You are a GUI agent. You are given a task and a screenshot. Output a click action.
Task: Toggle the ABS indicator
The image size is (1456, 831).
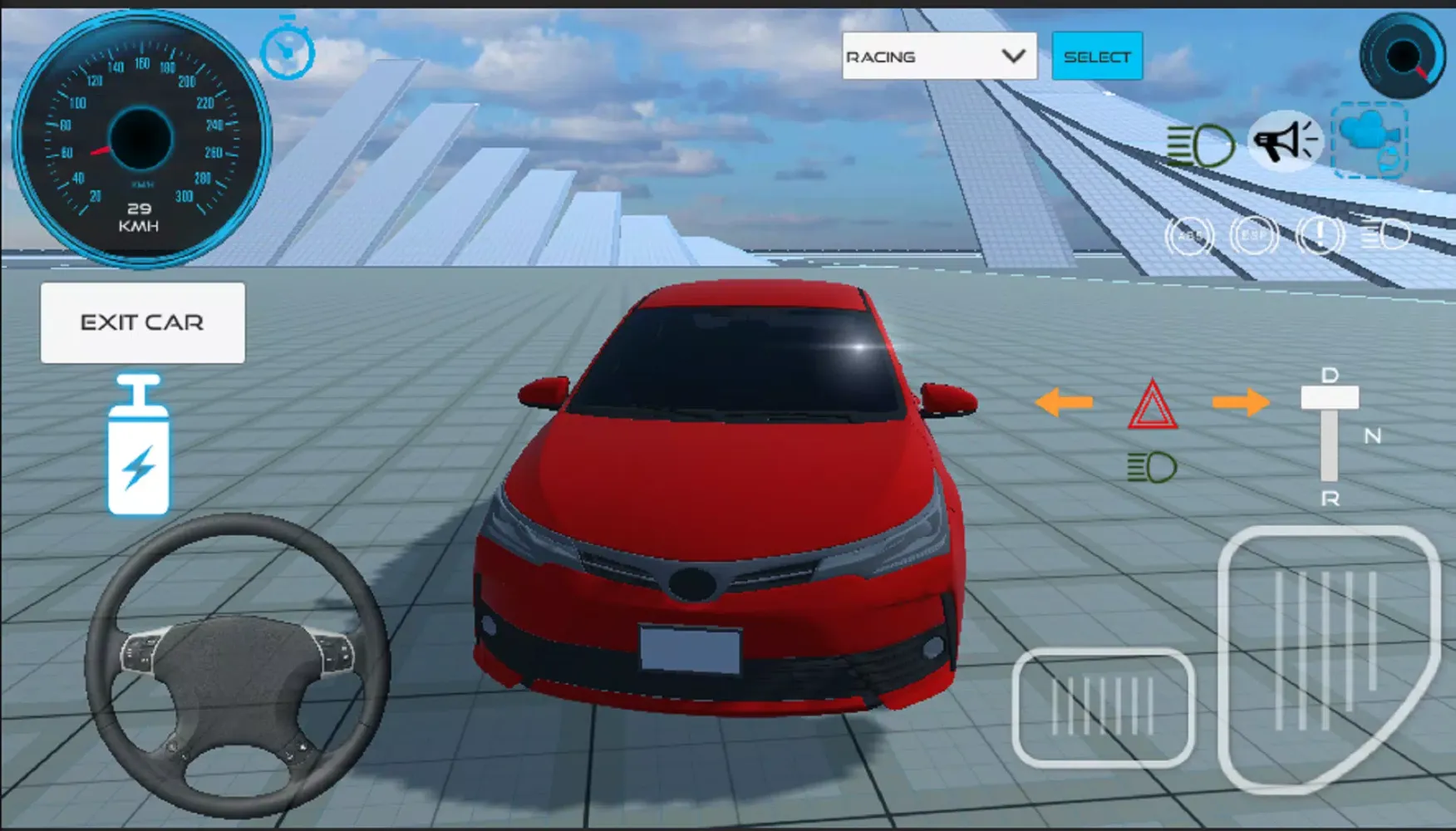pyautogui.click(x=1189, y=236)
